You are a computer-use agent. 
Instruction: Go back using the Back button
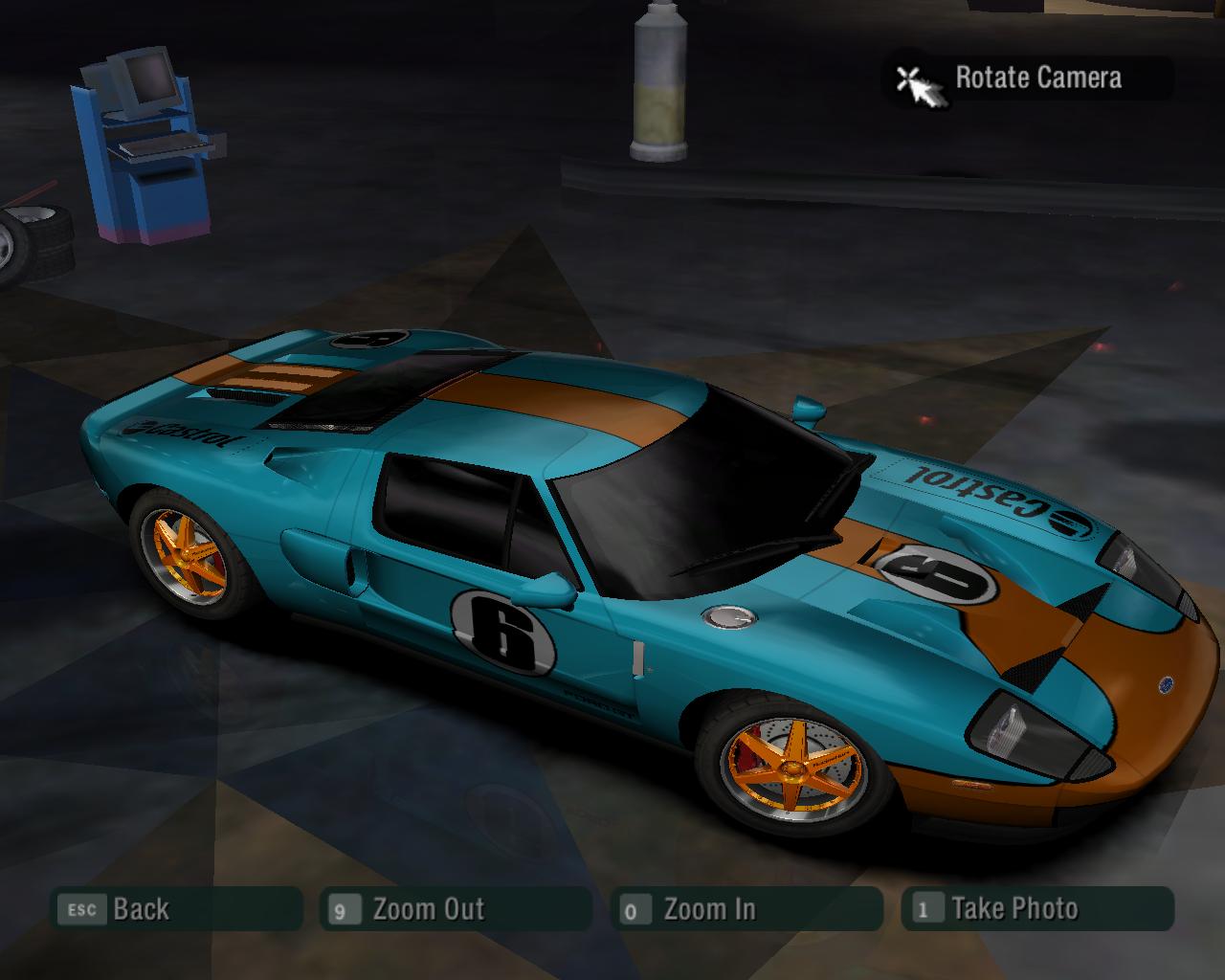point(176,909)
